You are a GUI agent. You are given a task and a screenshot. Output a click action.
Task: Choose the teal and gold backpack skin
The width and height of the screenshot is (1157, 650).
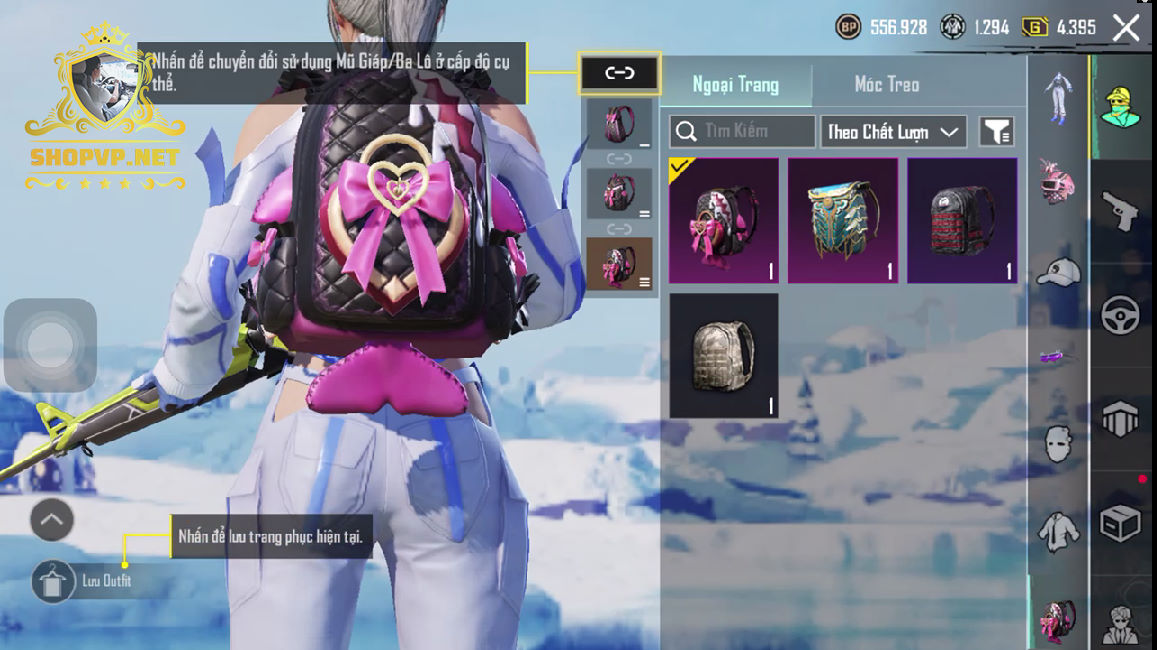click(x=842, y=220)
